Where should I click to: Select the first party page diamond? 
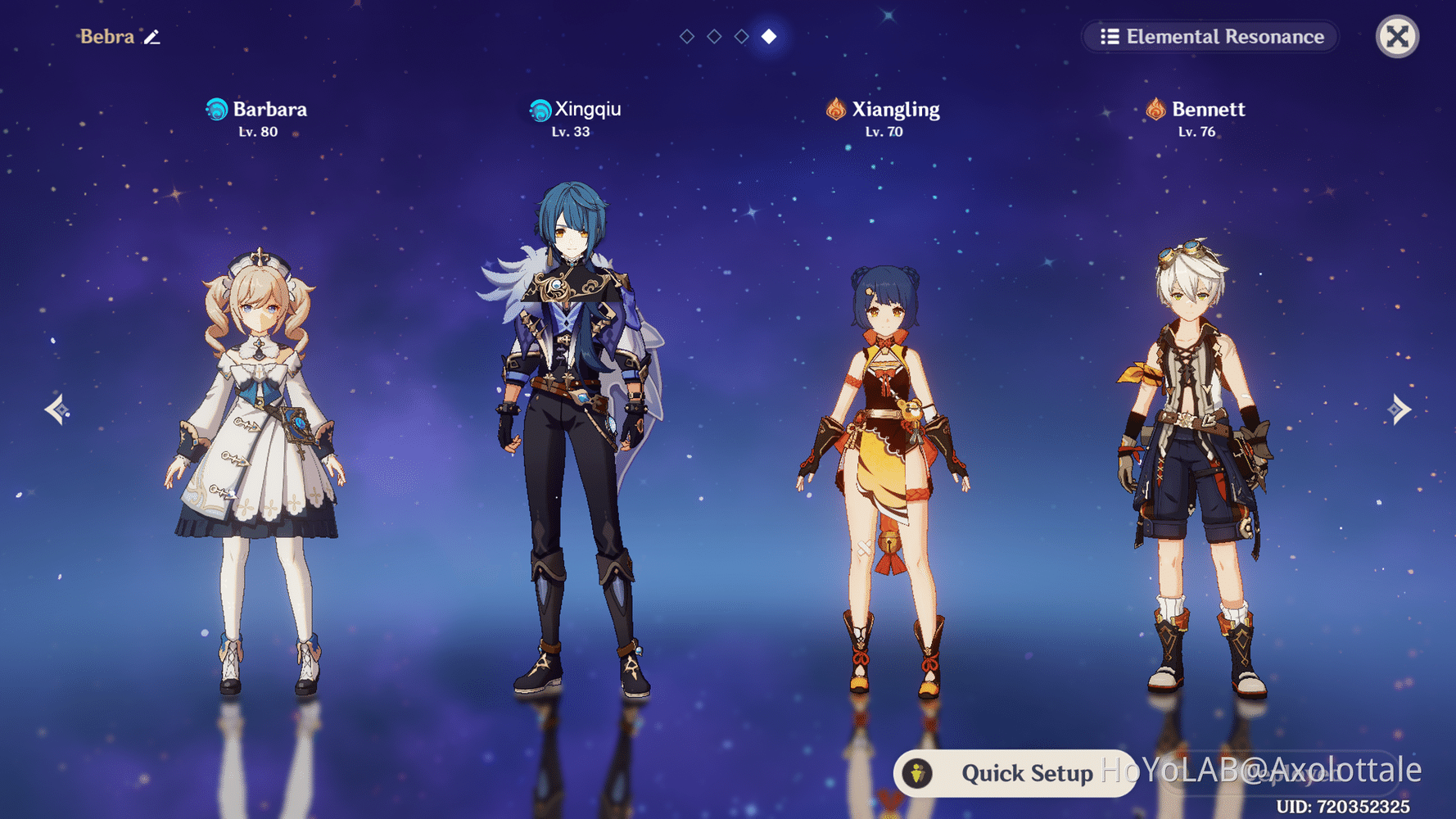pyautogui.click(x=686, y=36)
